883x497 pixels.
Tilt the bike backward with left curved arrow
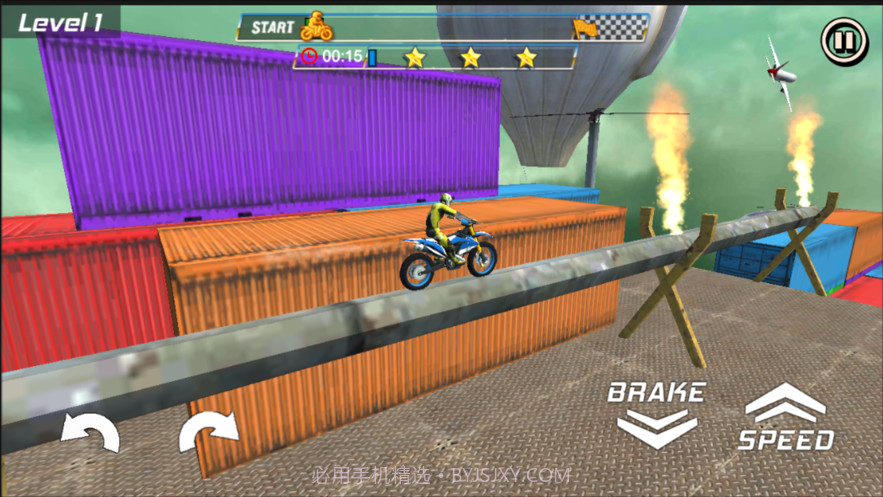coord(90,432)
